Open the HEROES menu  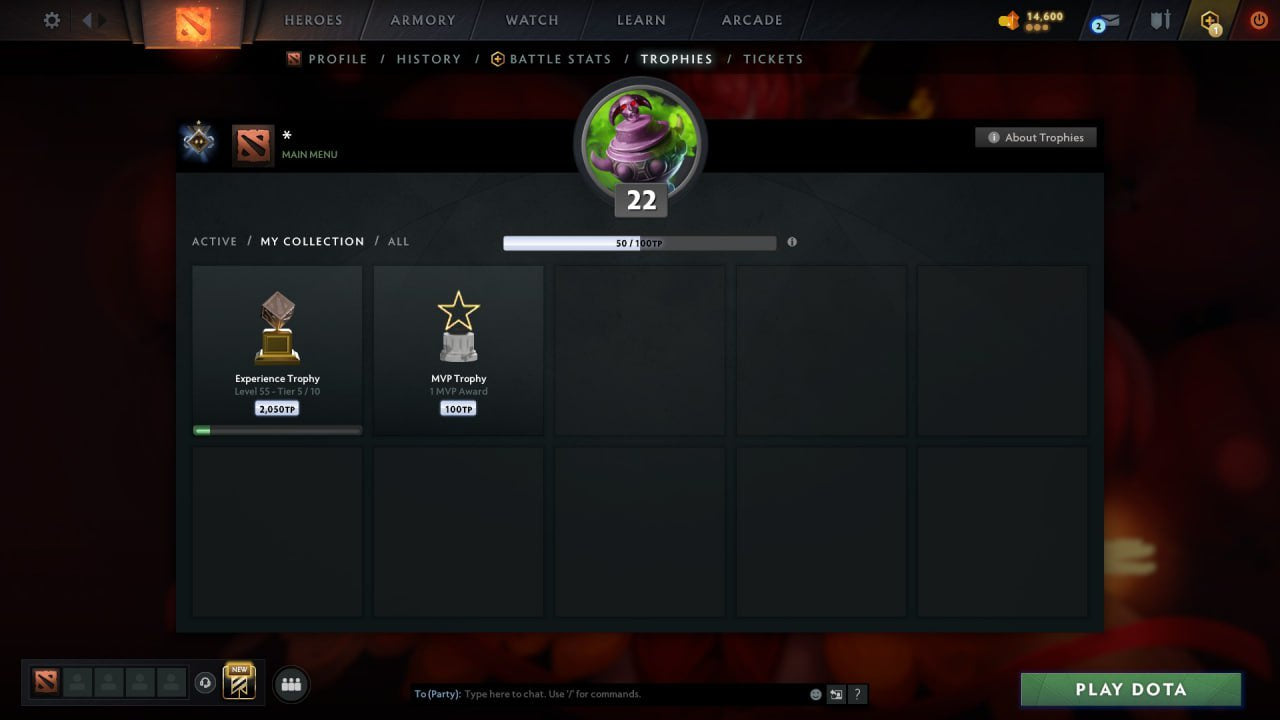click(x=313, y=20)
